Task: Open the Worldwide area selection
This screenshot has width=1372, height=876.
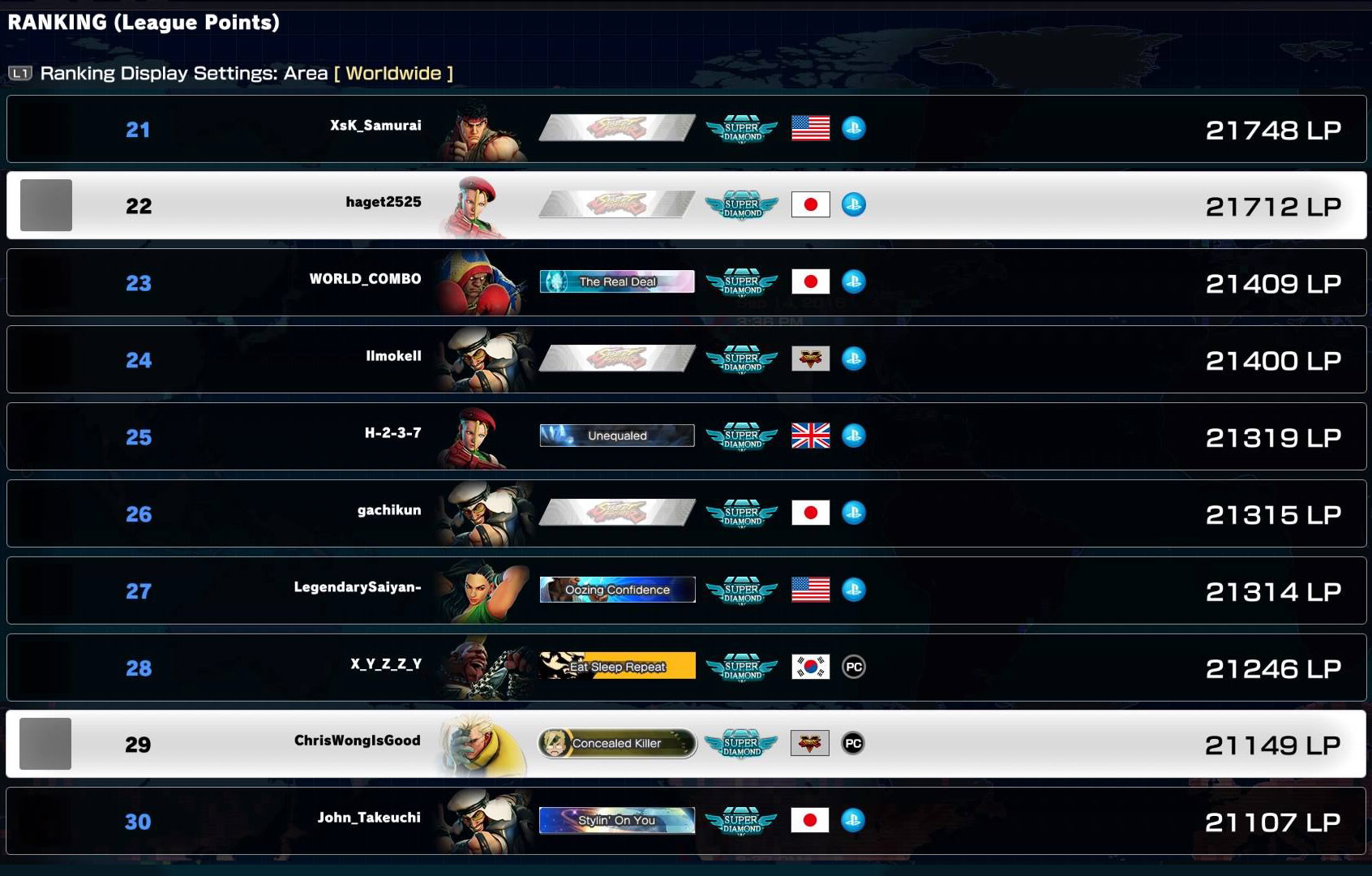Action: pyautogui.click(x=394, y=73)
